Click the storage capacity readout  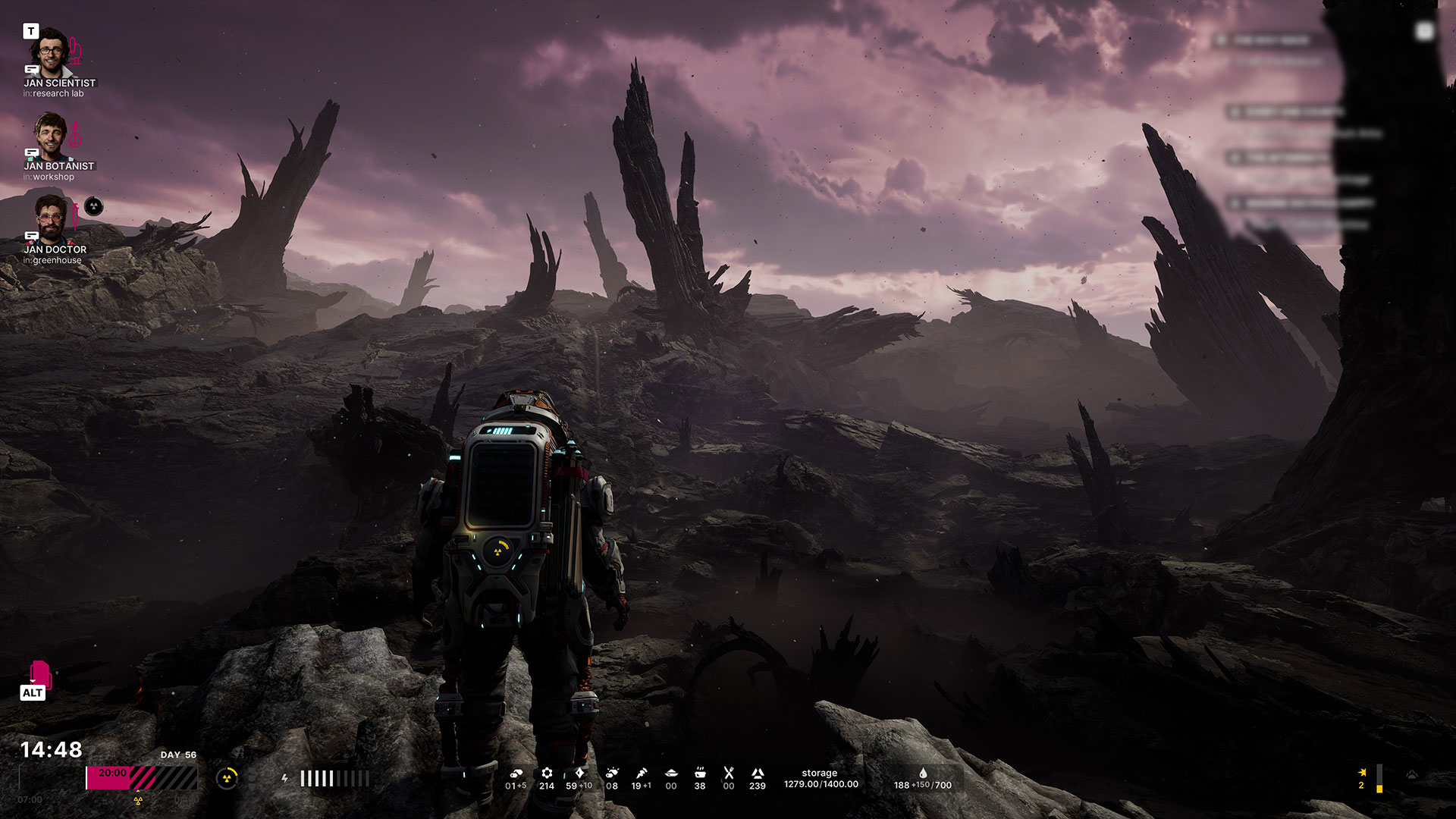[x=821, y=779]
